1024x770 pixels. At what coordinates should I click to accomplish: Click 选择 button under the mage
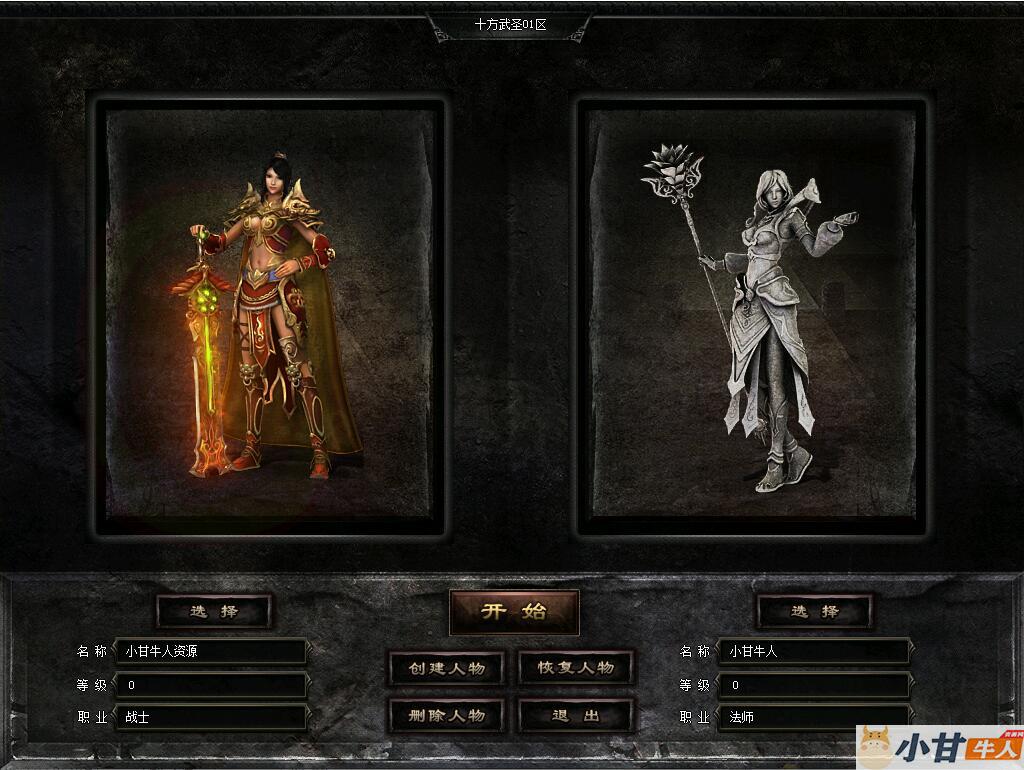pos(814,611)
